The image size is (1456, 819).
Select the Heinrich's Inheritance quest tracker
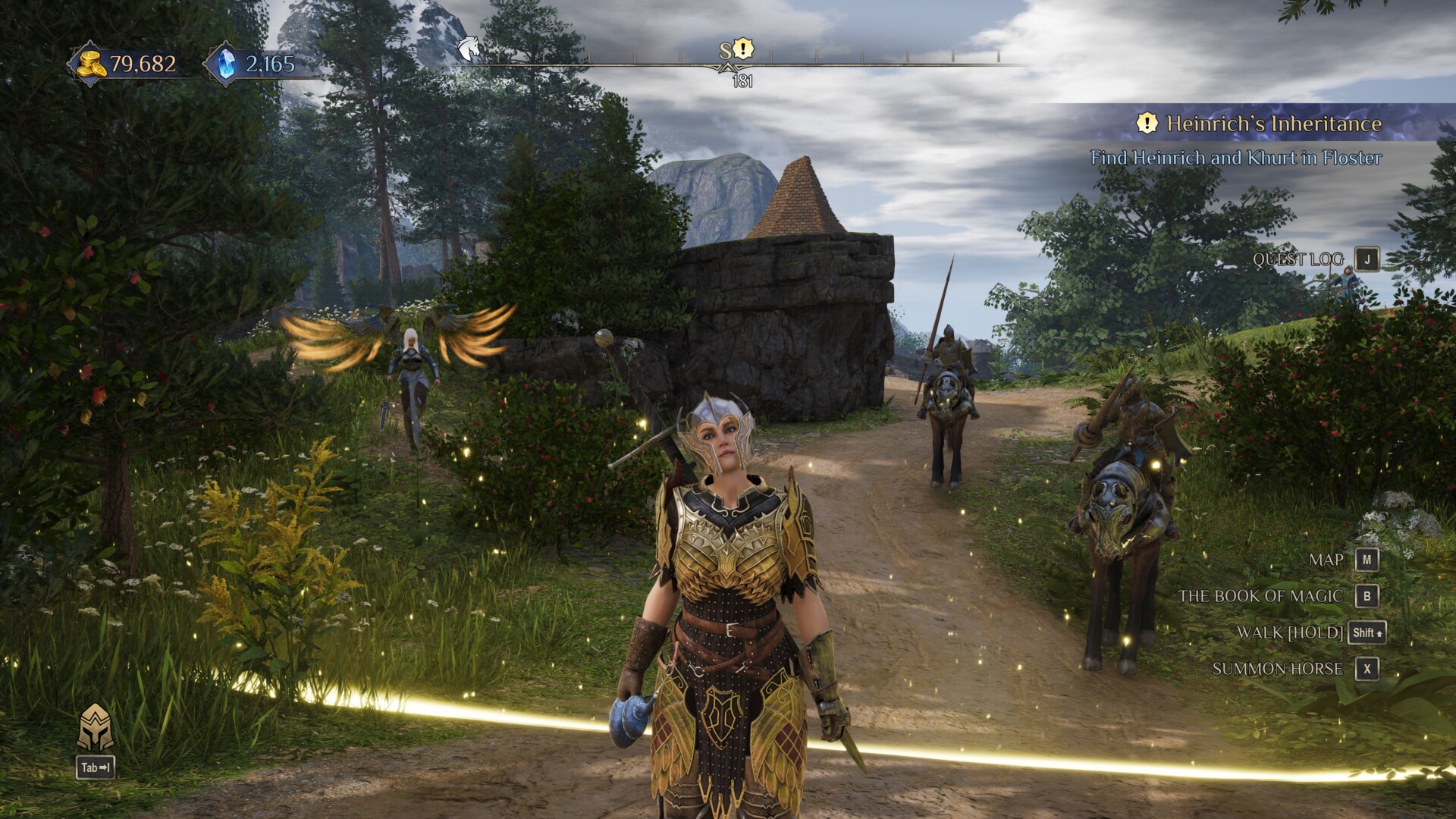point(1272,124)
